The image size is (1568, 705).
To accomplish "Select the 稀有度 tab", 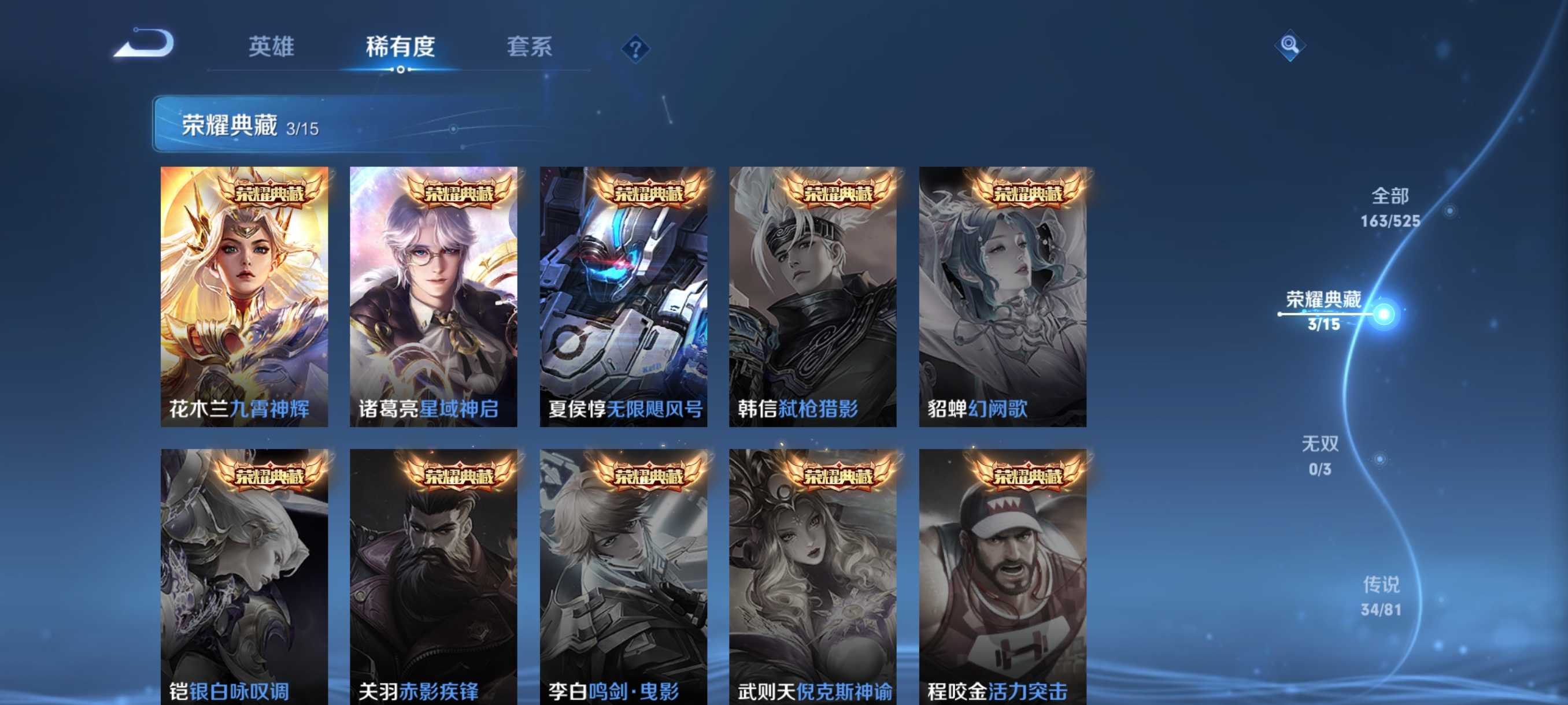I will [x=402, y=48].
